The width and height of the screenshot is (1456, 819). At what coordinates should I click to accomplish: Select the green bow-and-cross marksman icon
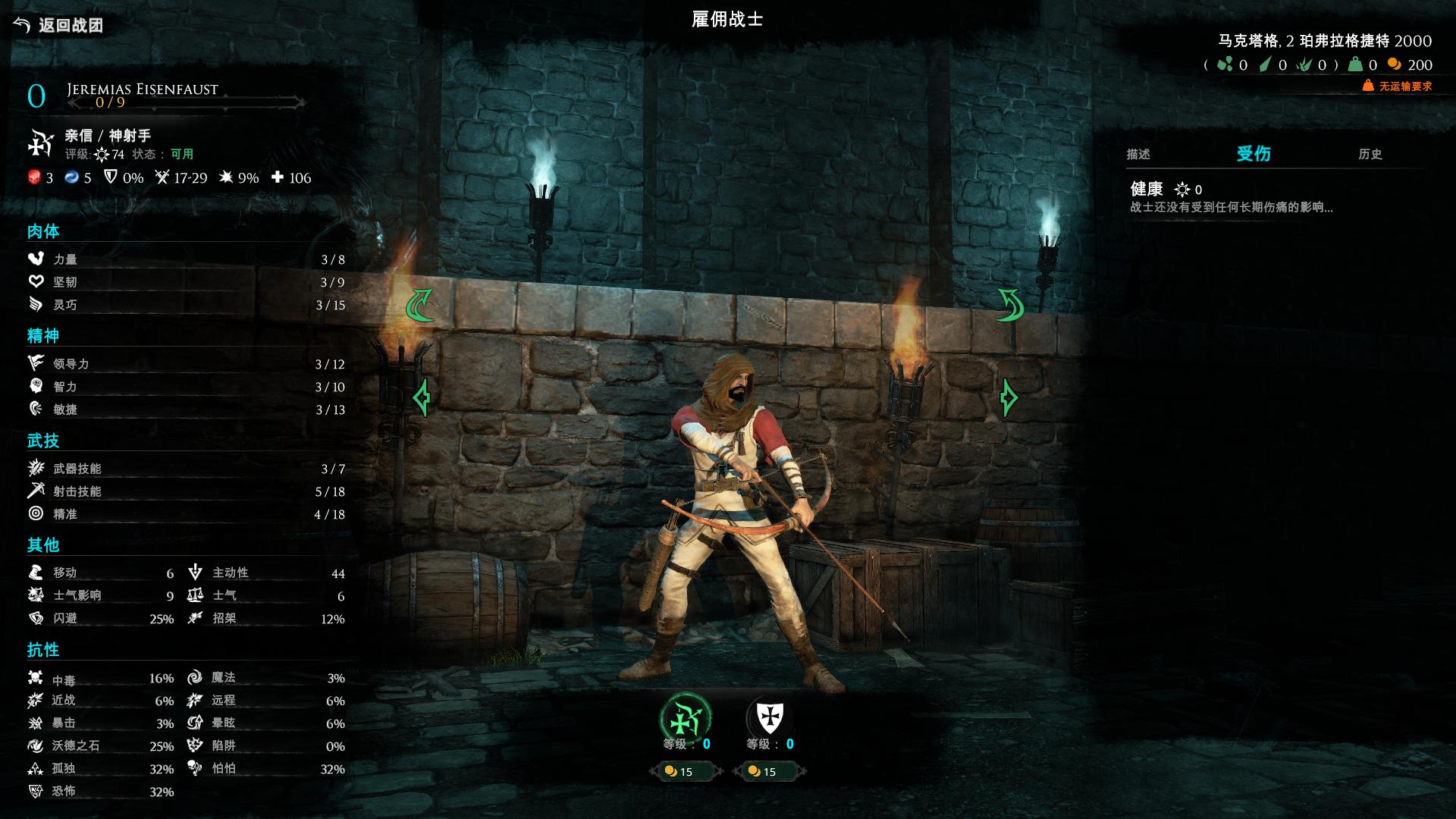click(686, 717)
